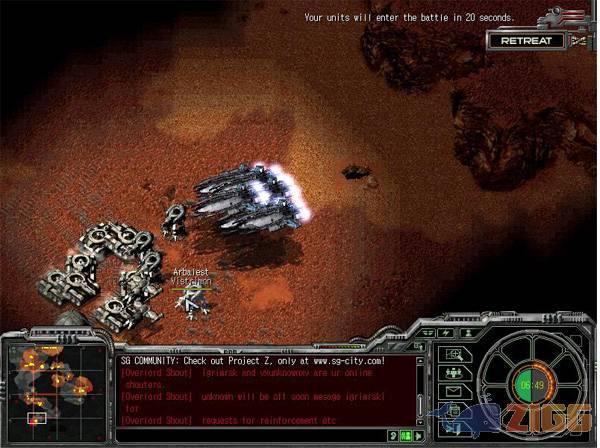Click the tactical minimap
The image size is (600, 448).
[x=49, y=387]
